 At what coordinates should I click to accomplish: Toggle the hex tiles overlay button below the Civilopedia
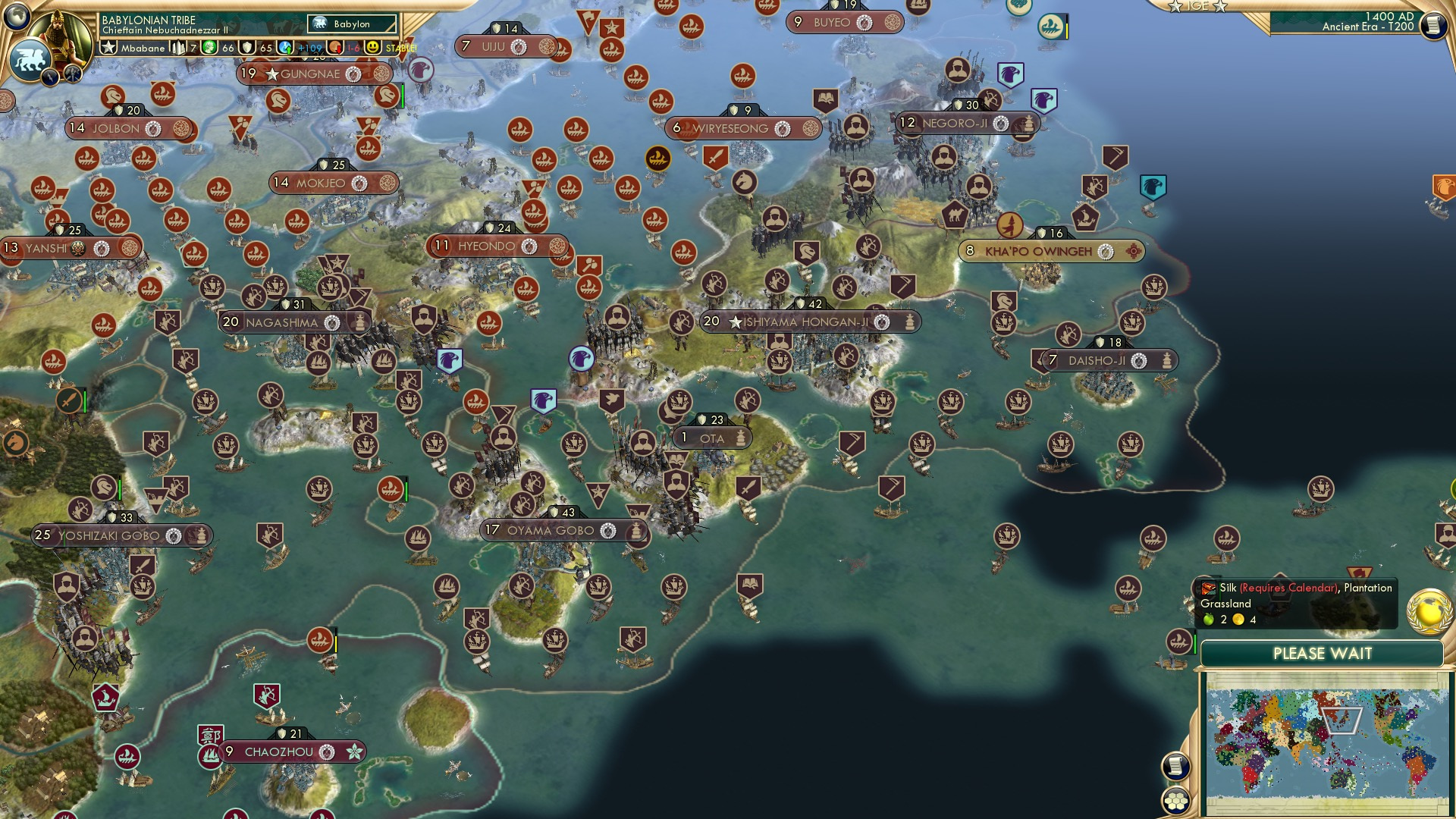point(1177,801)
